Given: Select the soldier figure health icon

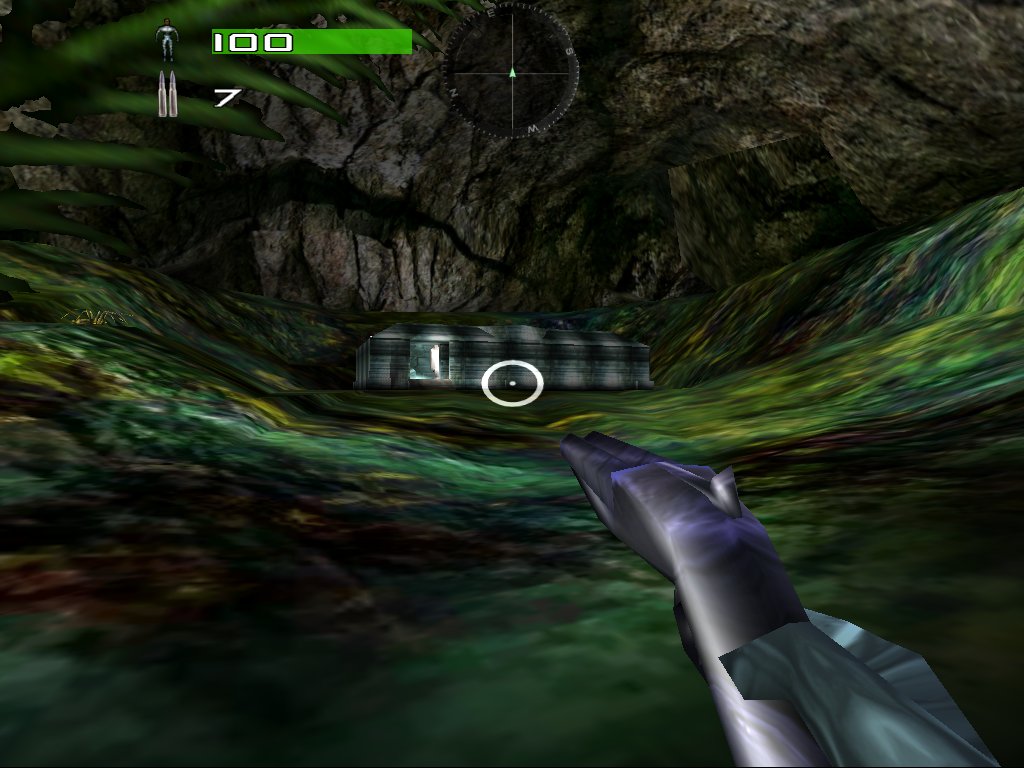Looking at the screenshot, I should click(x=167, y=42).
